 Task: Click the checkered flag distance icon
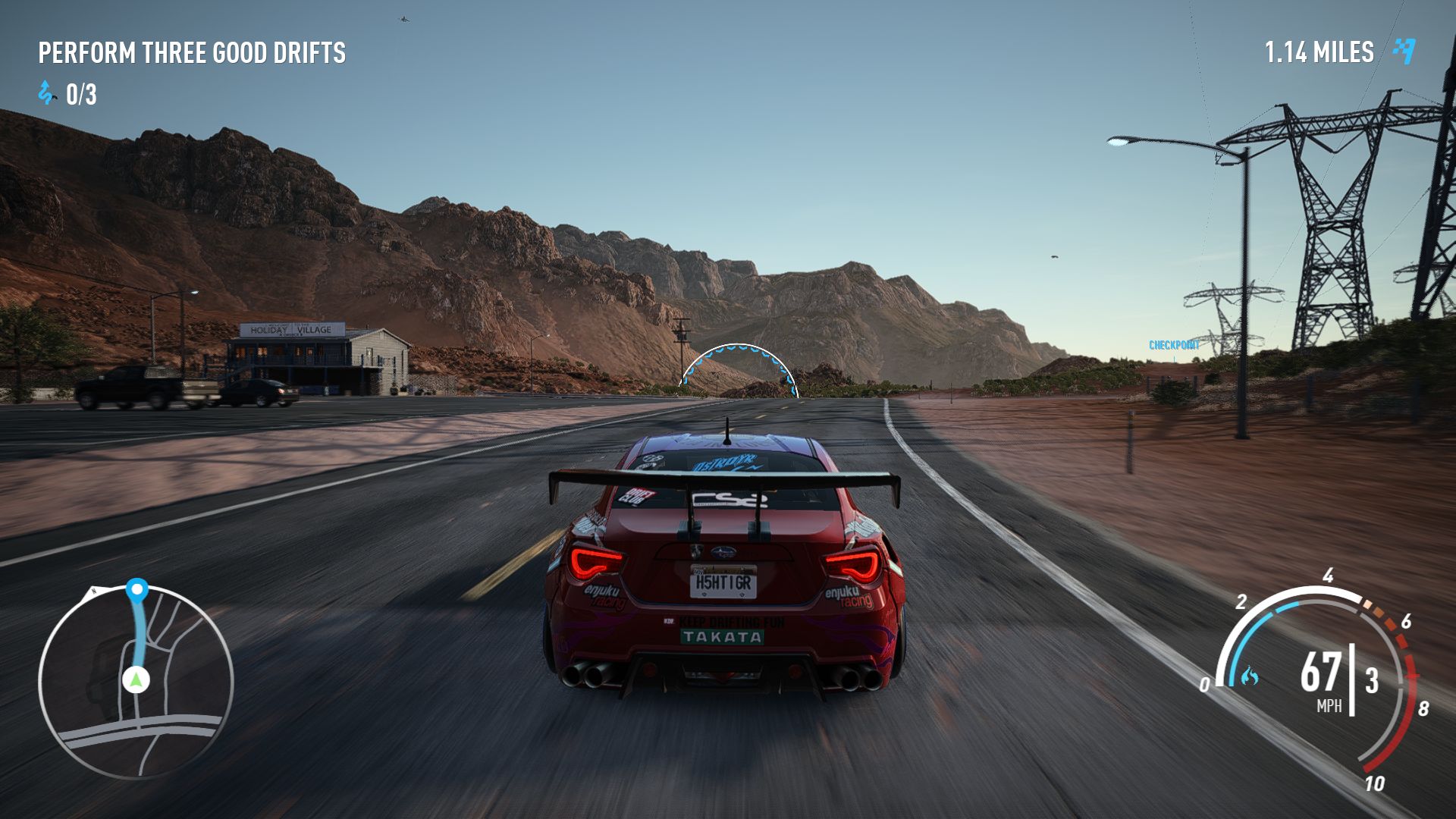tap(1404, 51)
